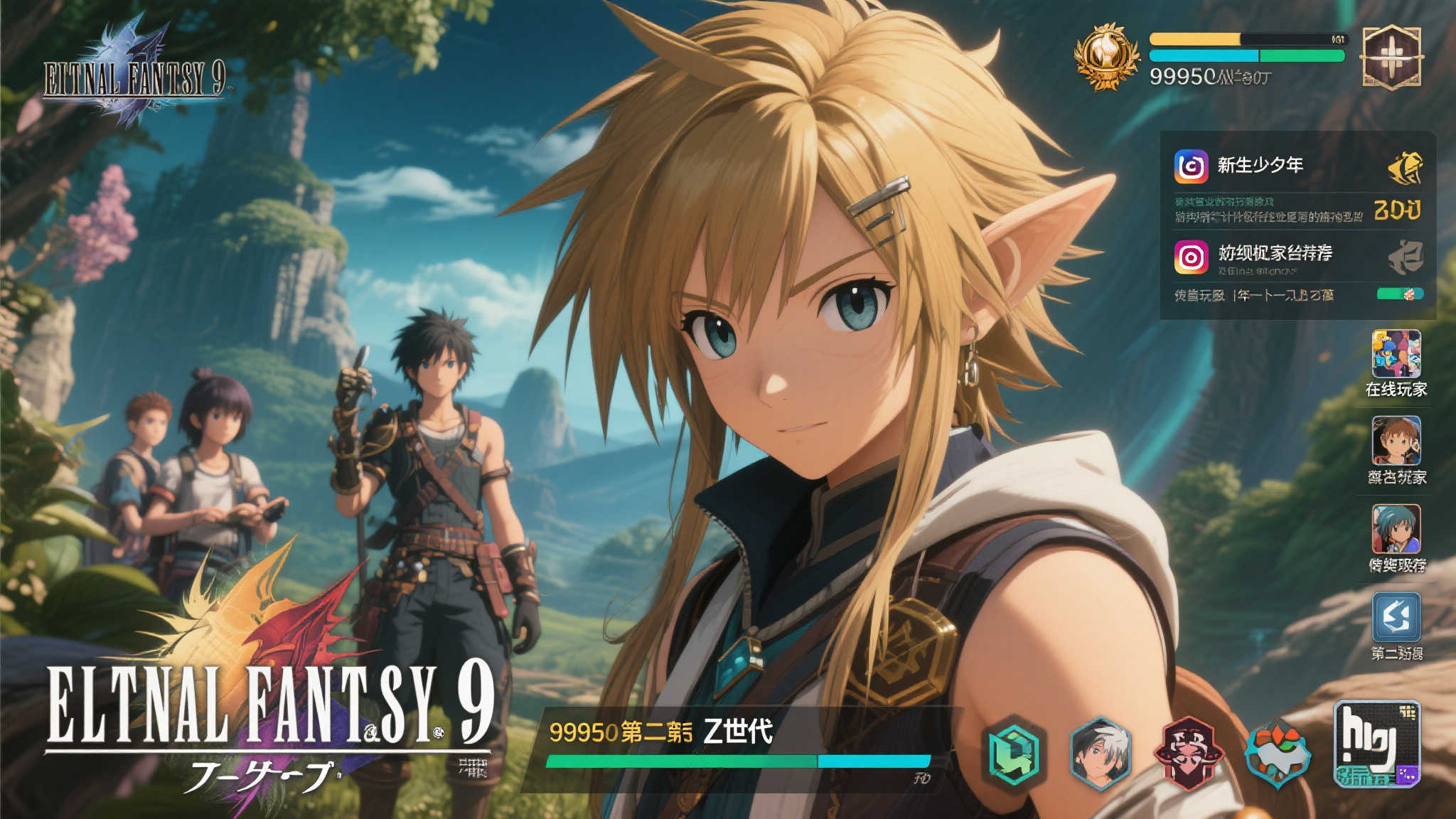
Task: Click the orange gem cluster icon
Action: coord(1276,754)
